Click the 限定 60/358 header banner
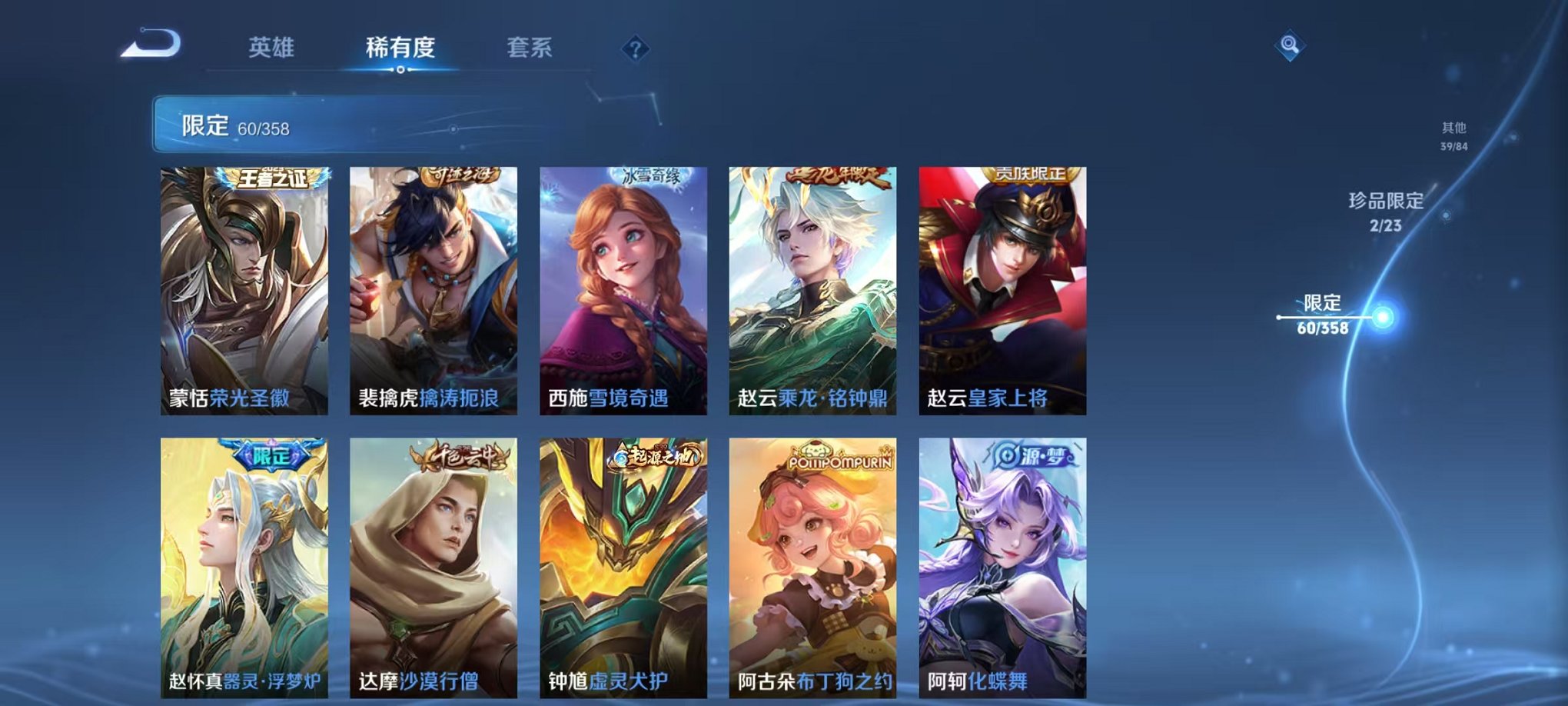This screenshot has width=1568, height=706. tap(307, 125)
